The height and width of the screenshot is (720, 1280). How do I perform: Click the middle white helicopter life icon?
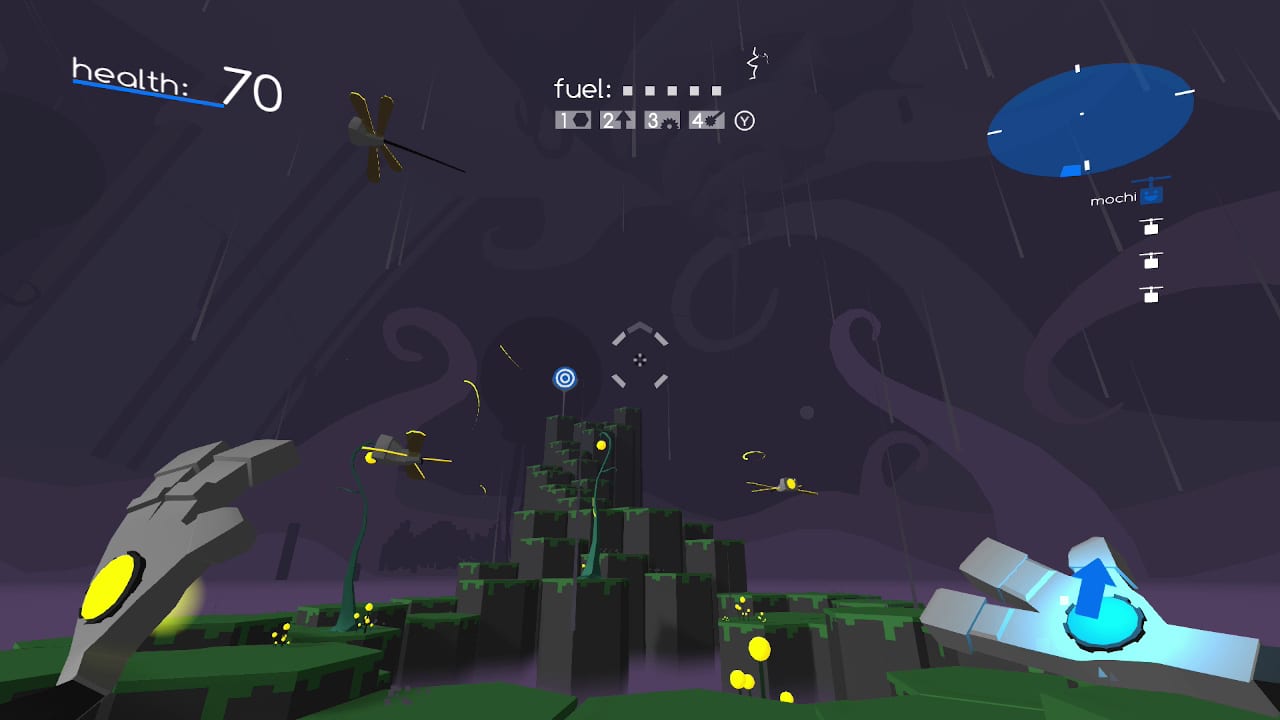coord(1150,262)
